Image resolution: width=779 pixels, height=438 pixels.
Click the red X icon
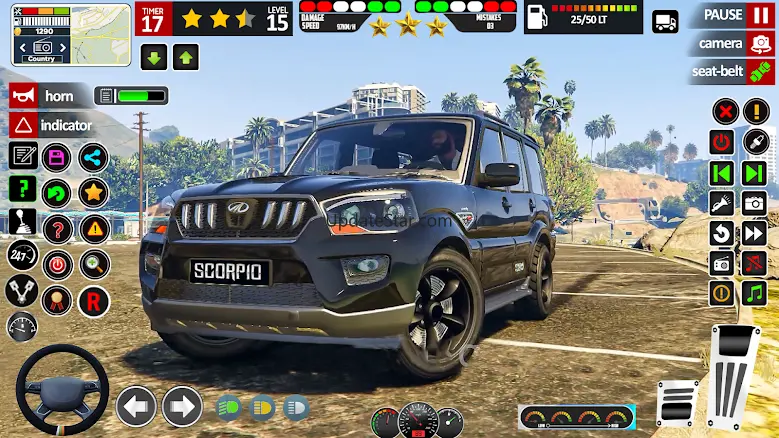point(725,111)
